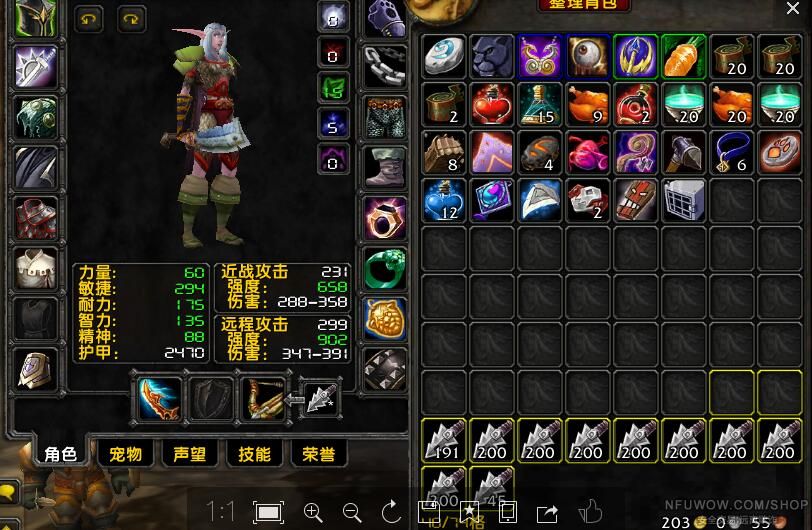812x530 pixels.
Task: Click the chainmail leggings equipment slot
Action: click(383, 118)
